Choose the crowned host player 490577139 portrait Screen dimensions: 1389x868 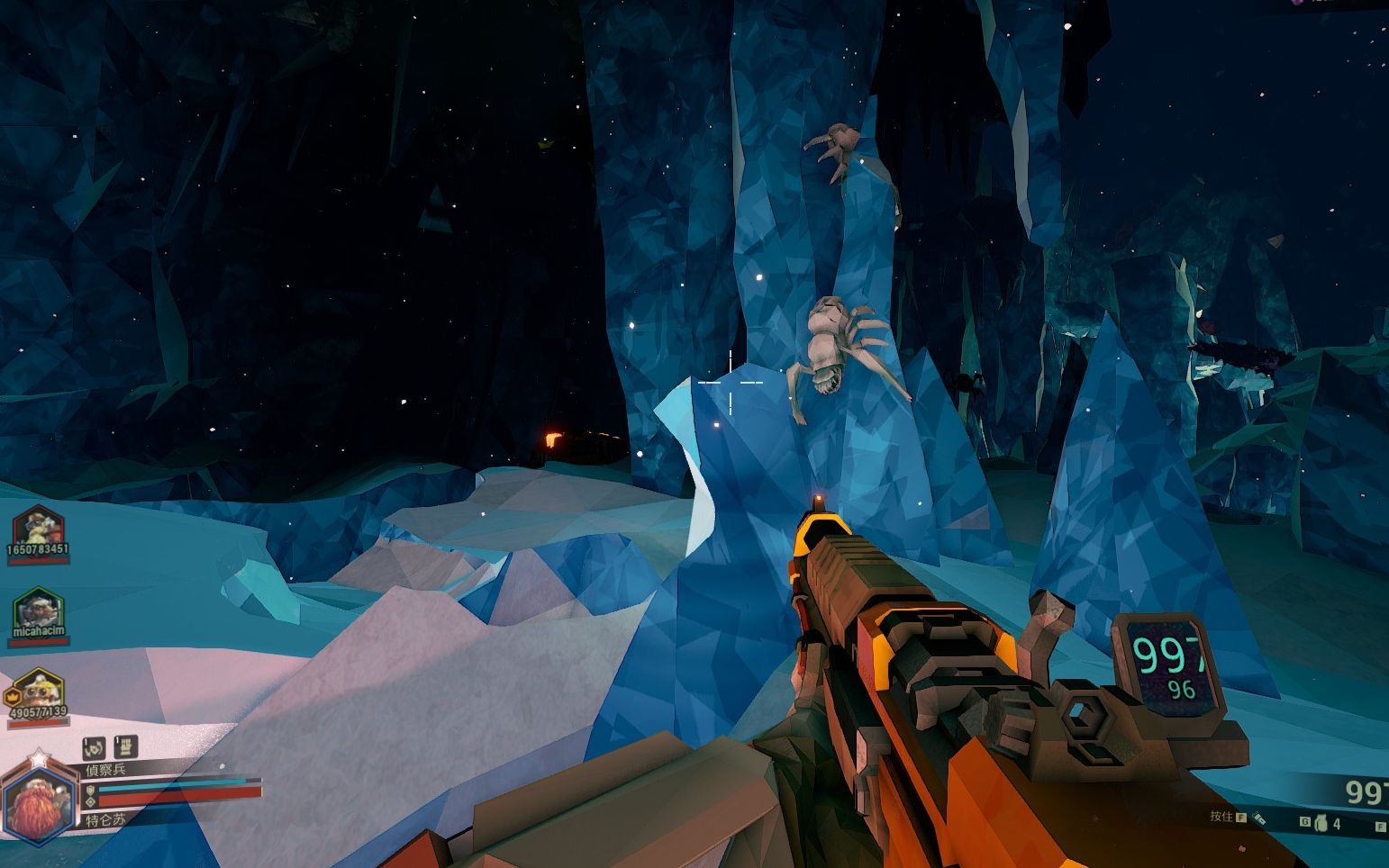(x=39, y=689)
